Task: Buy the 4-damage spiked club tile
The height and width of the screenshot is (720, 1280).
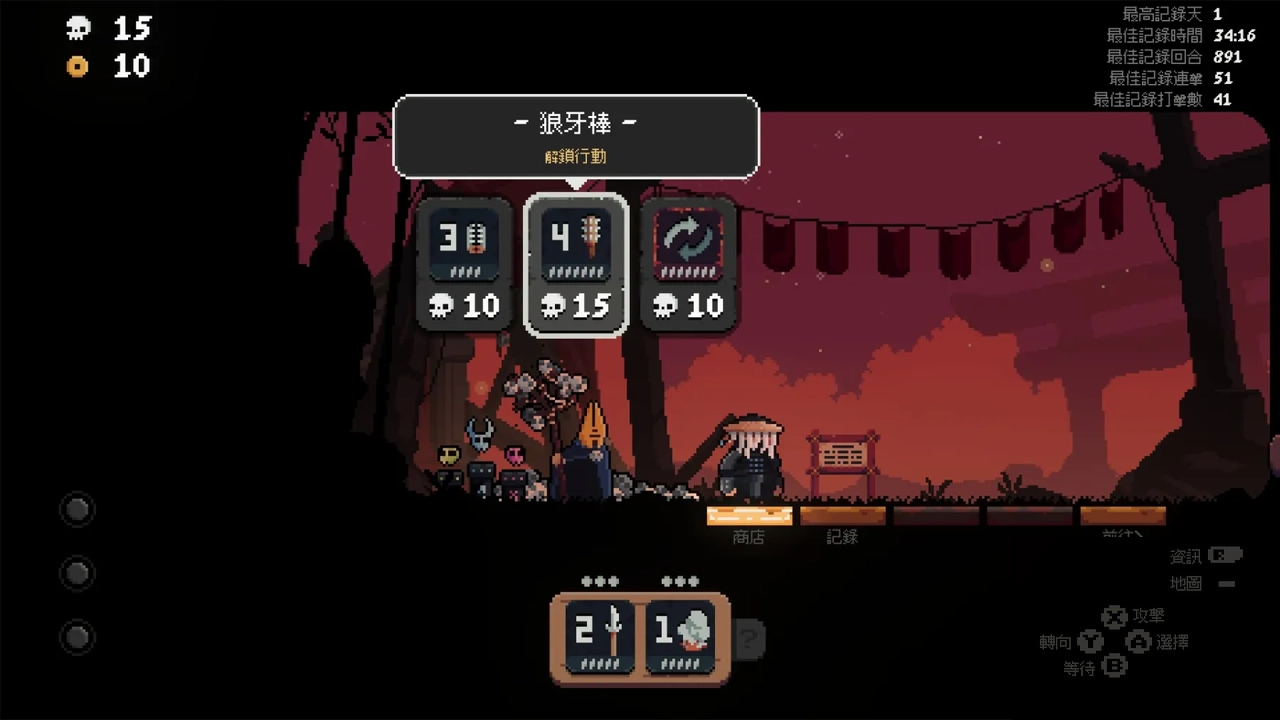Action: 576,264
